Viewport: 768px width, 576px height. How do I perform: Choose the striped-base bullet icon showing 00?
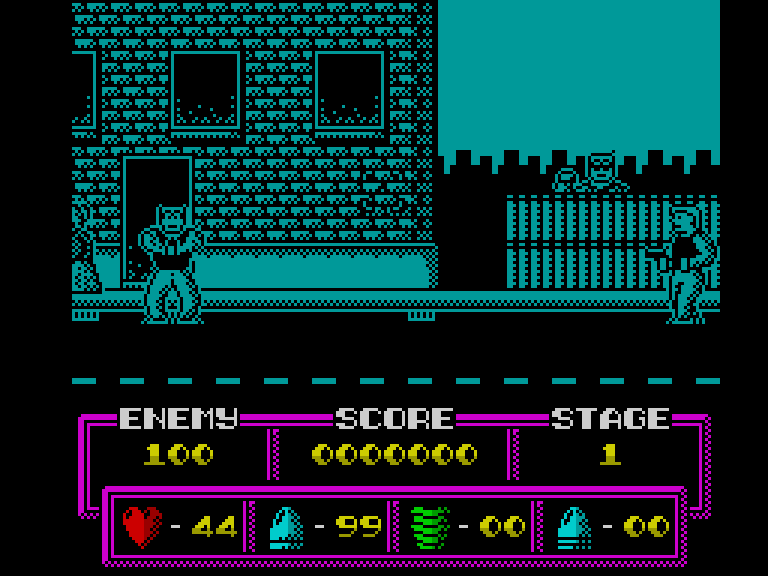(574, 527)
